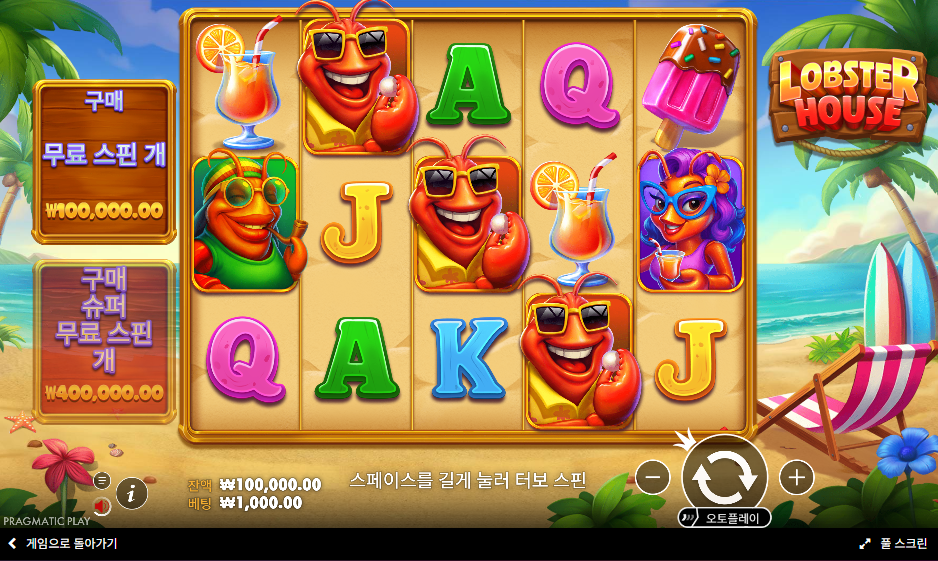Open the game info with the i button

[x=132, y=493]
